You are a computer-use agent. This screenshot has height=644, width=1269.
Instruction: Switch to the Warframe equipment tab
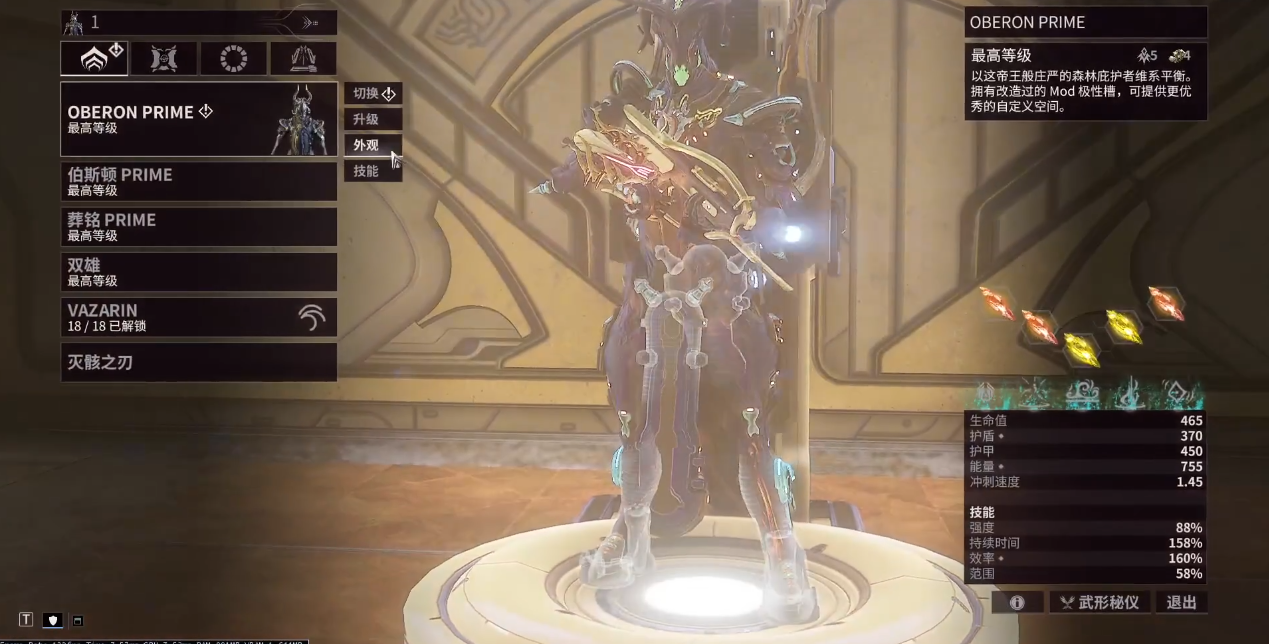(x=94, y=58)
